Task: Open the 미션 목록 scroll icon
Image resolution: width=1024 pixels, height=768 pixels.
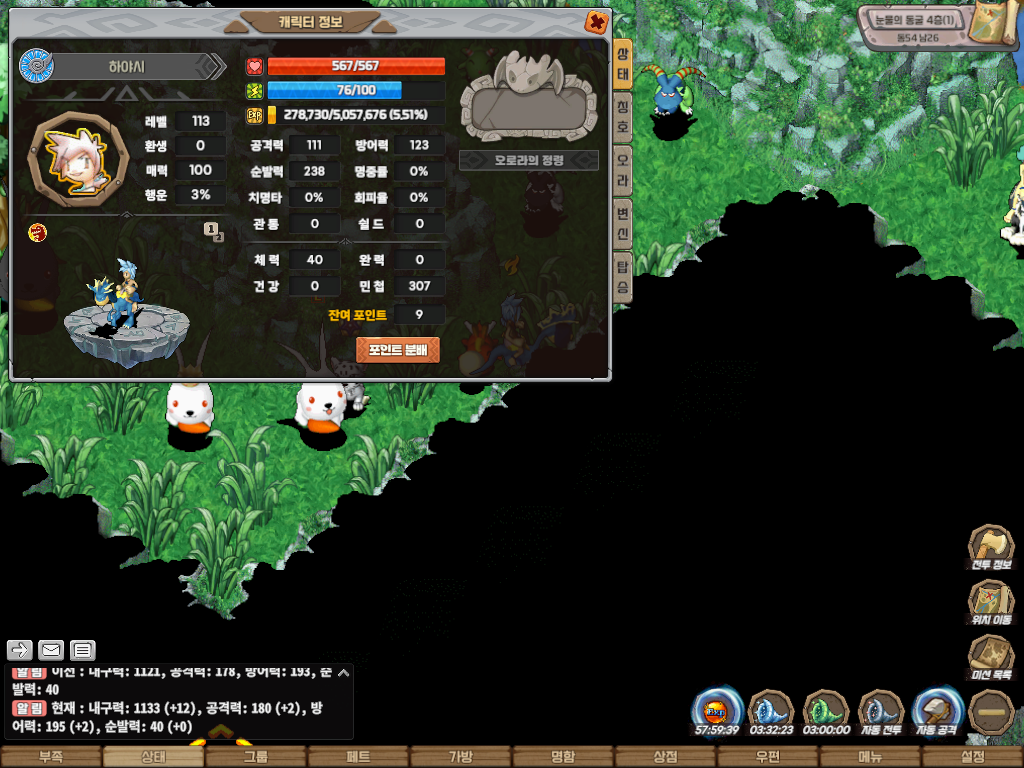Action: coord(989,658)
